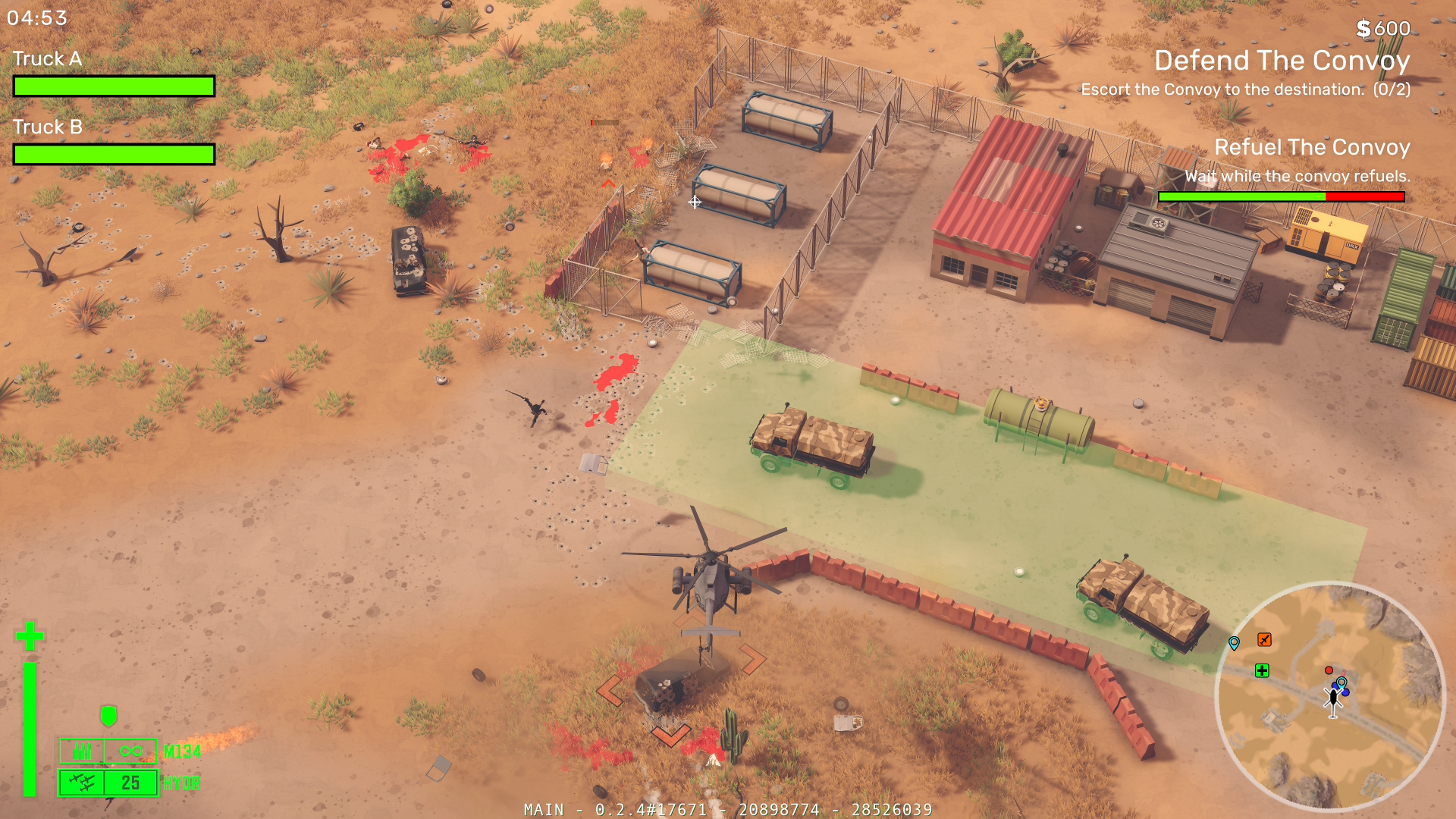Viewport: 1456px width, 819px height.
Task: Click the red enemy dot on minimap
Action: point(1329,670)
